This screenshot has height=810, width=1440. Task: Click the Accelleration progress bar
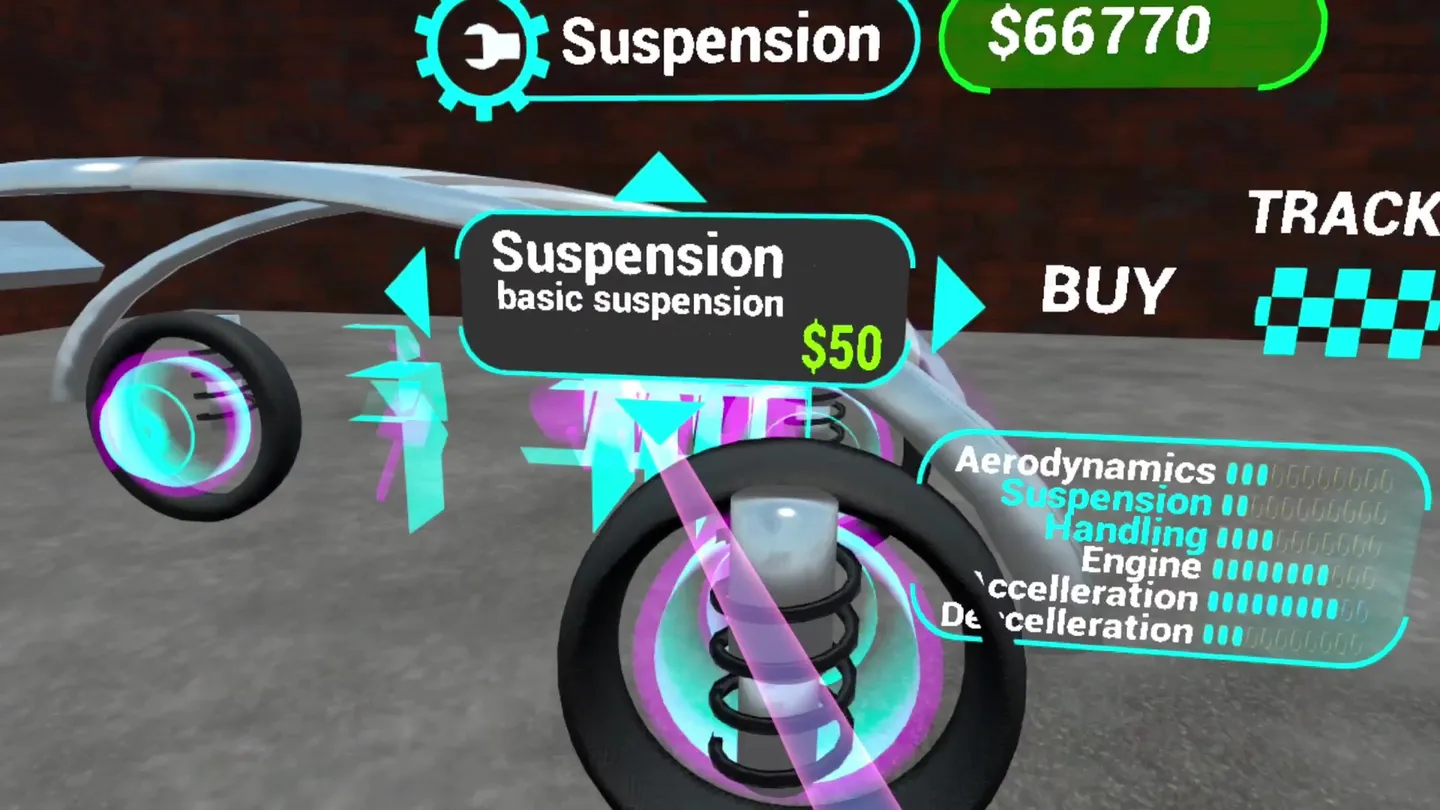1270,598
